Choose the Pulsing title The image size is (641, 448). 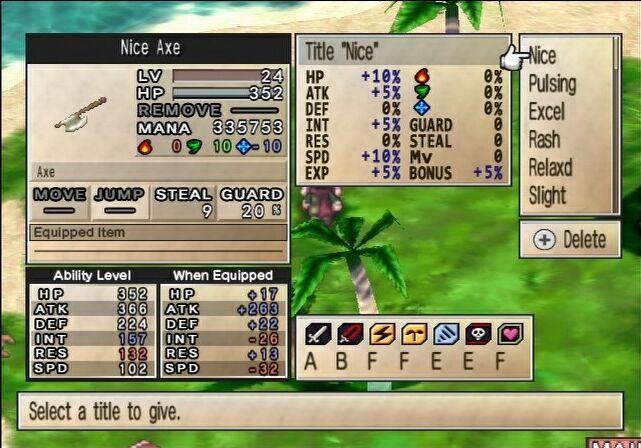552,84
